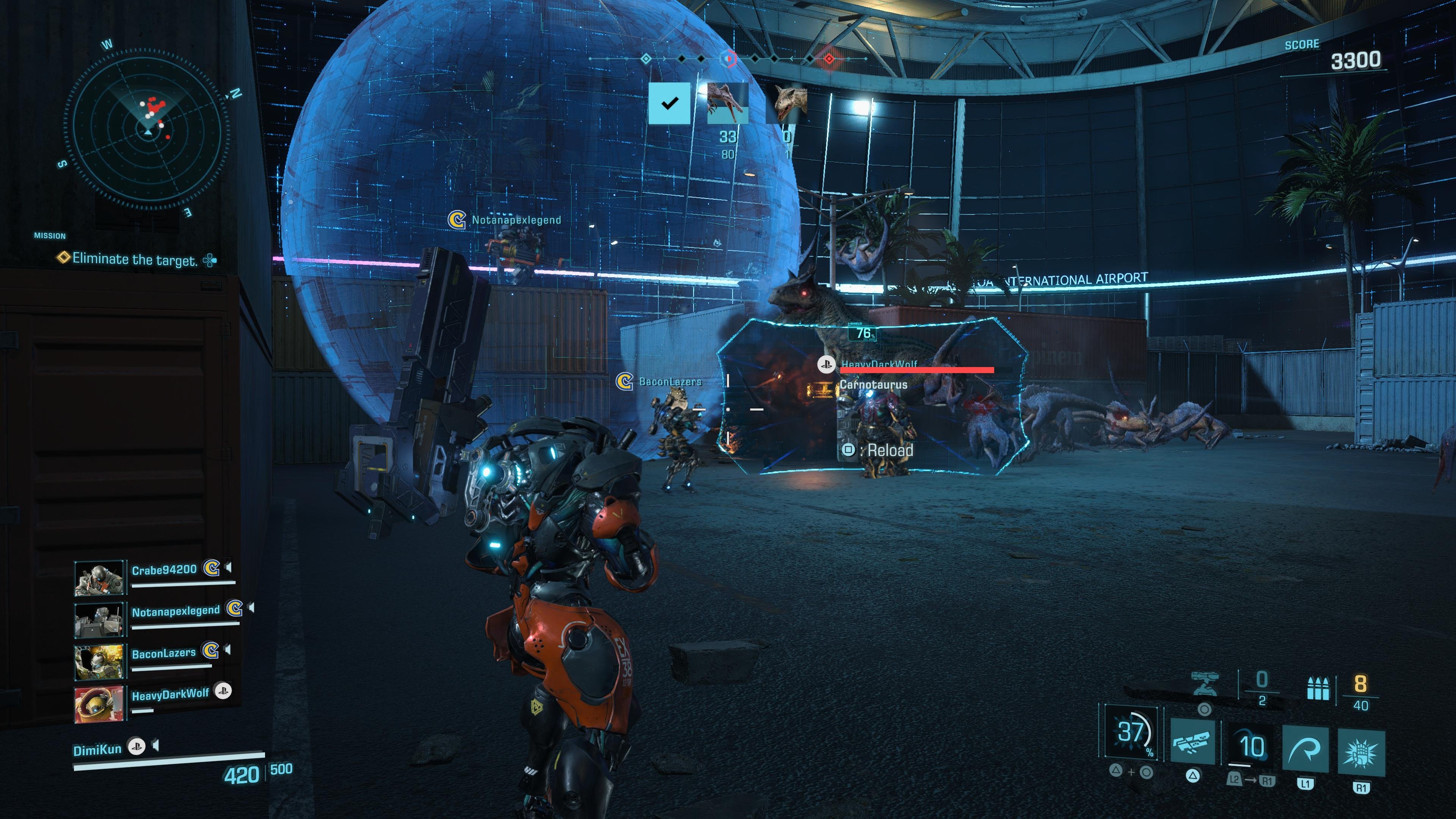Choose BaconLazers in the team roster
The height and width of the screenshot is (819, 1456).
click(x=163, y=653)
